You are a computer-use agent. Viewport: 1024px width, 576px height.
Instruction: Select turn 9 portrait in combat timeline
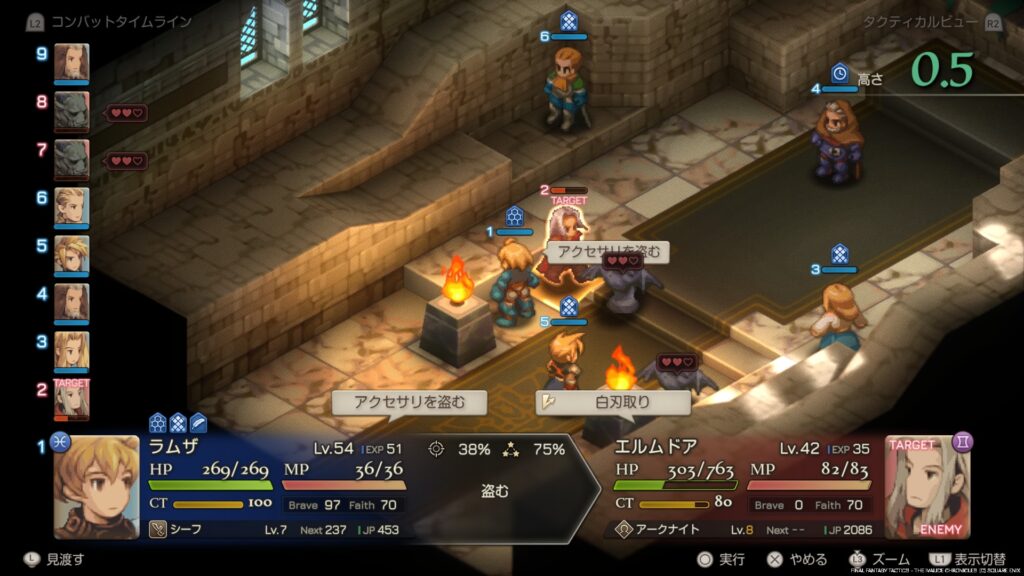(x=71, y=63)
